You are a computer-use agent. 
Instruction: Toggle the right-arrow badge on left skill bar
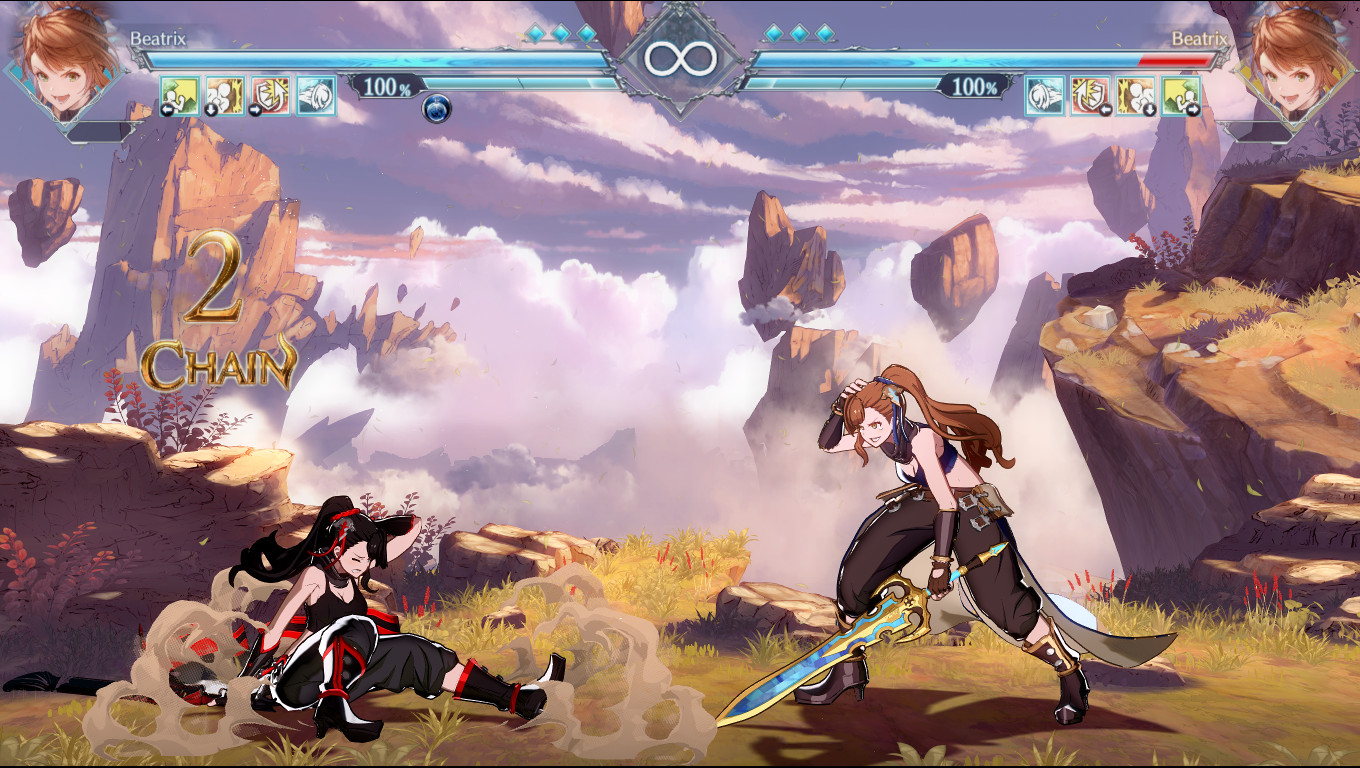pyautogui.click(x=256, y=108)
